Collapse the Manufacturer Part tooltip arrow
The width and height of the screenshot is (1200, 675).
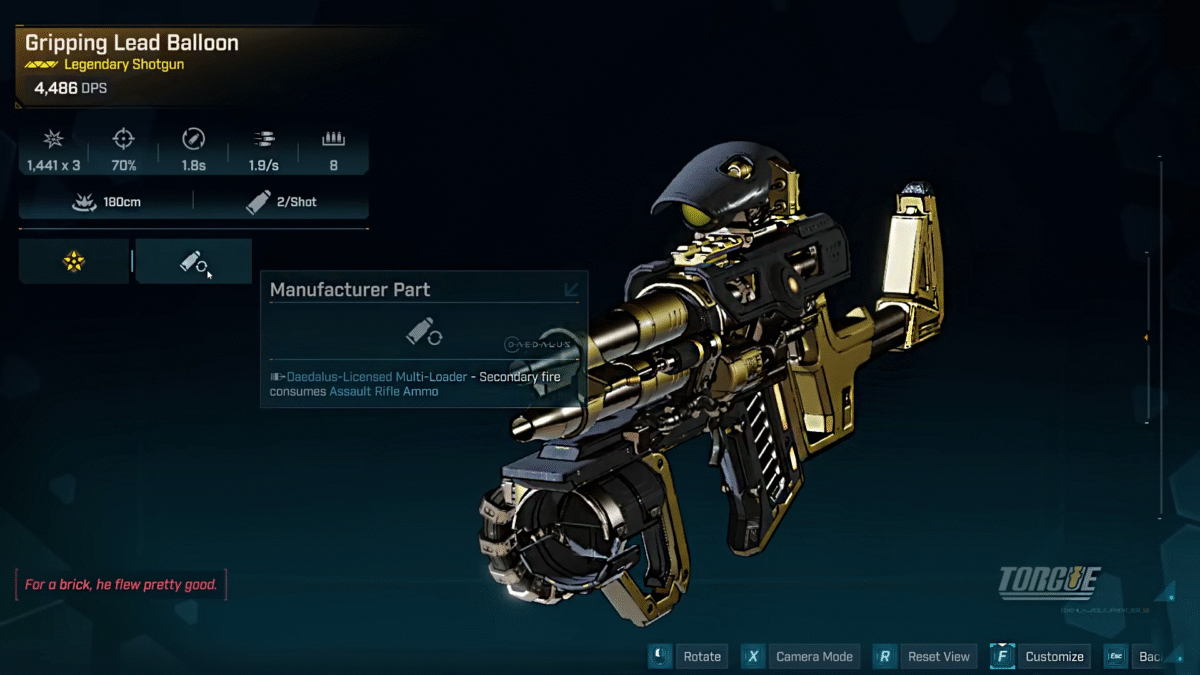coord(572,290)
